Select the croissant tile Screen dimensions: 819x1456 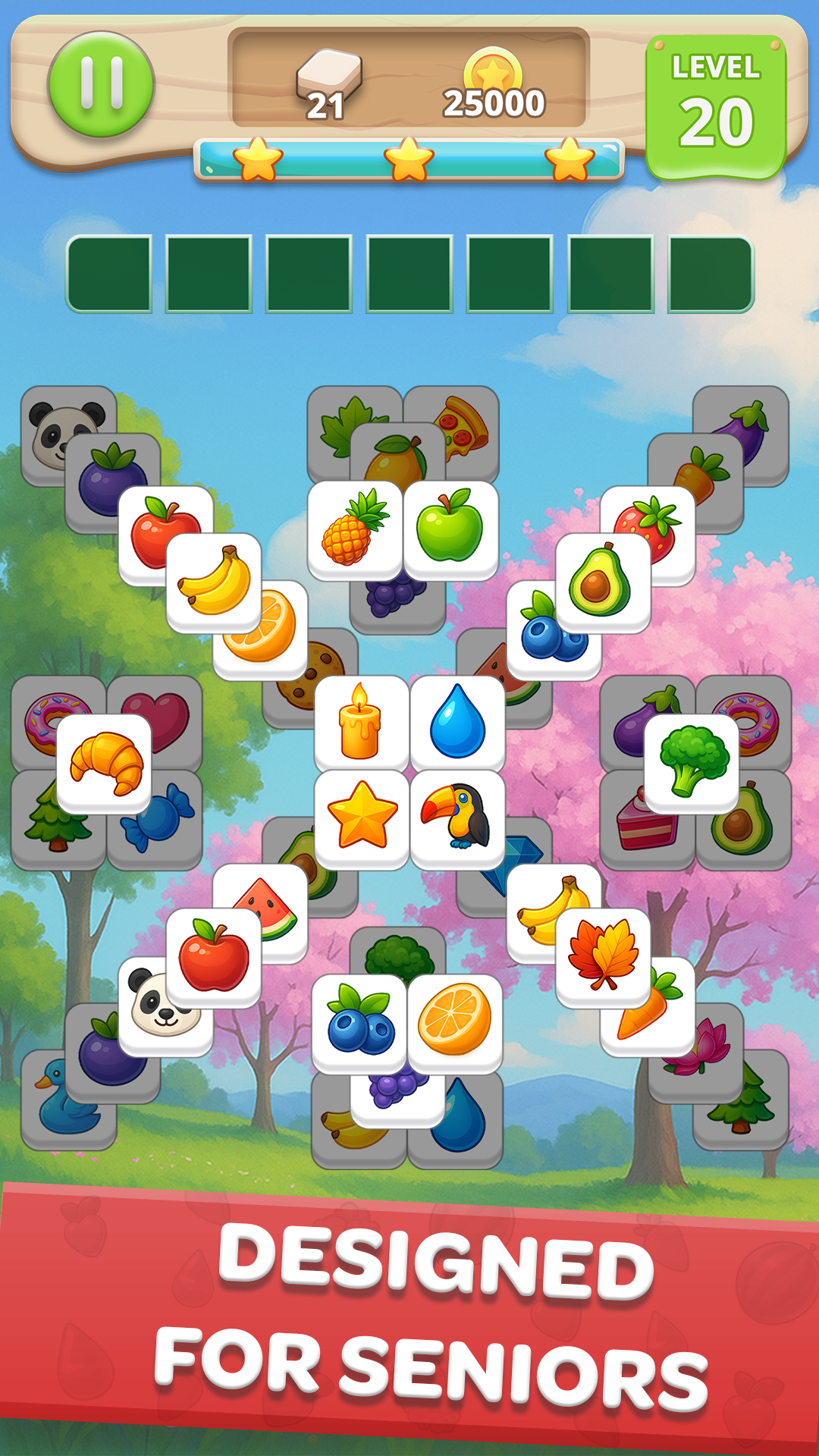(x=105, y=762)
